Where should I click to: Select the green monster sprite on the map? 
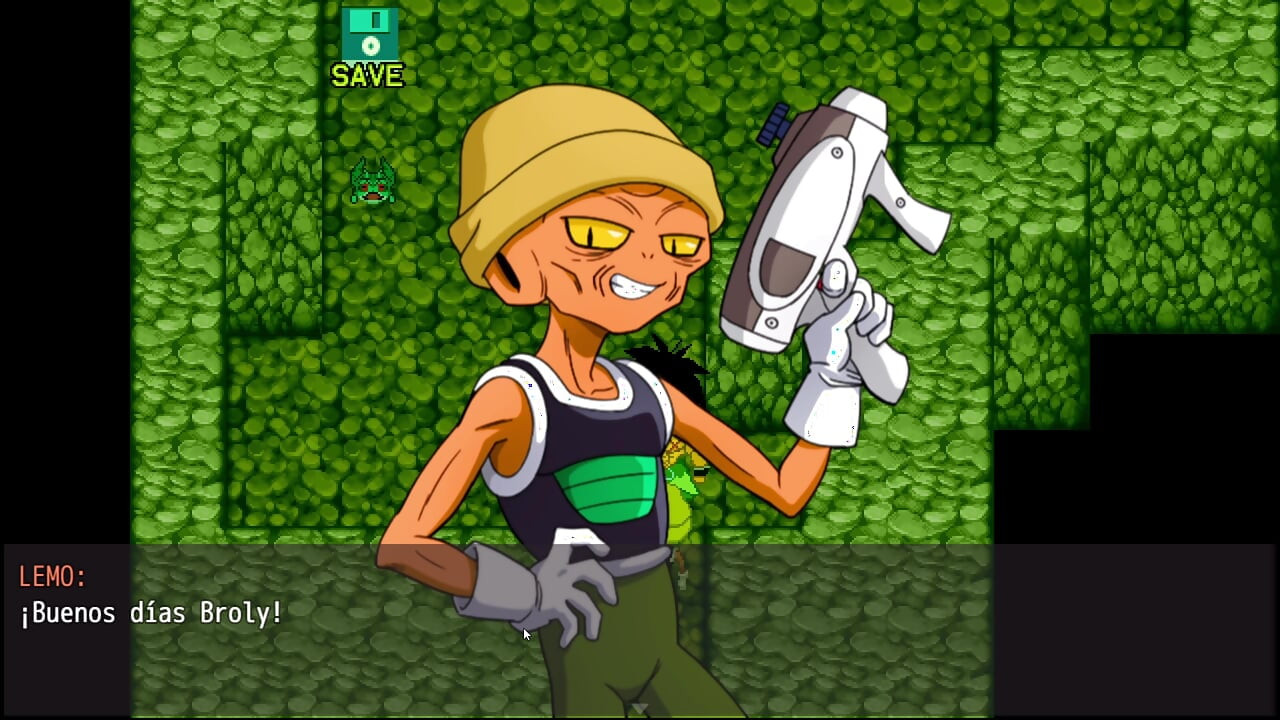[x=371, y=180]
